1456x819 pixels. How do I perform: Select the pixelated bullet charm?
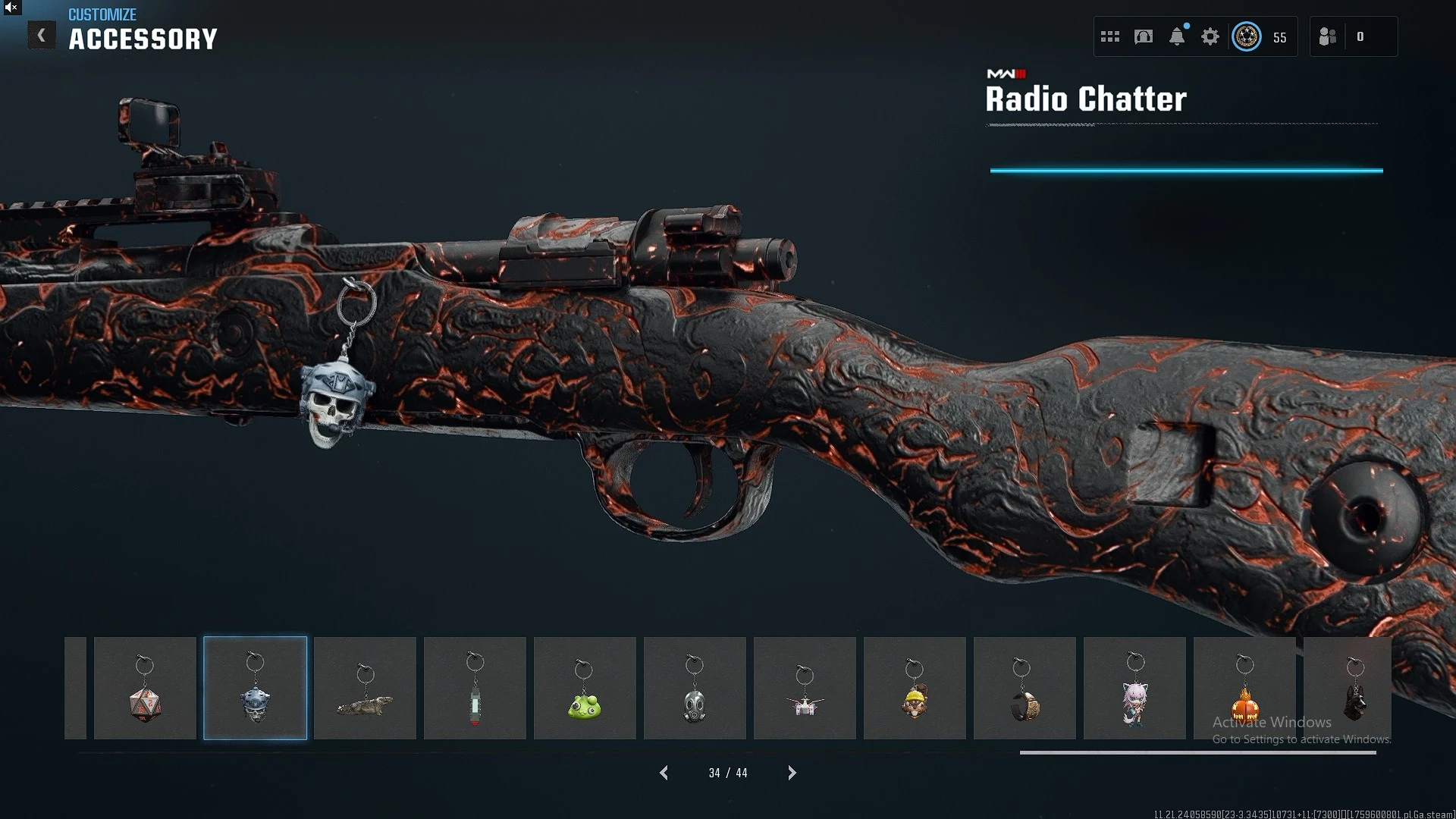(475, 689)
